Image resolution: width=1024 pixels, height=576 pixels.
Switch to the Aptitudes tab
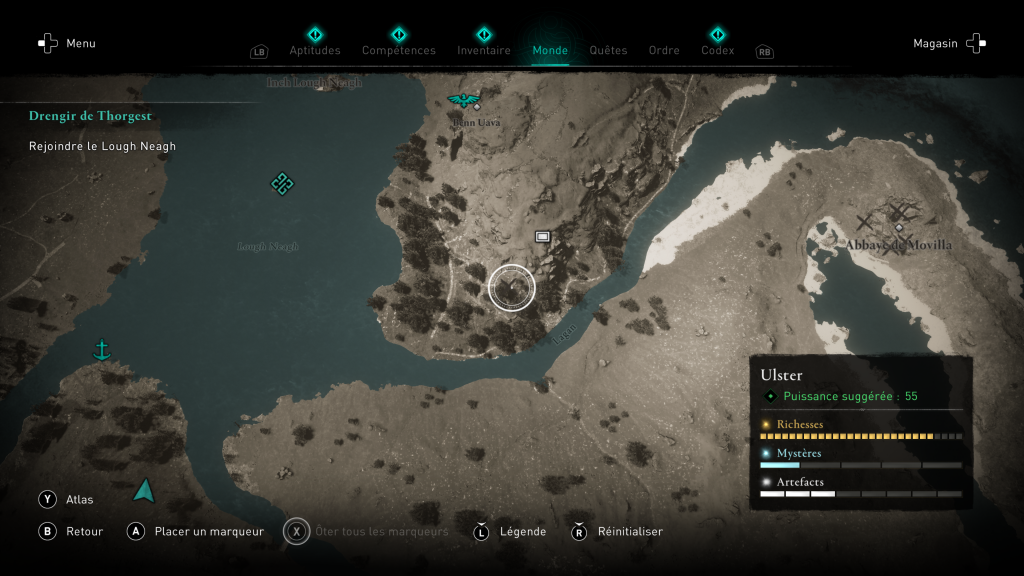(x=315, y=50)
